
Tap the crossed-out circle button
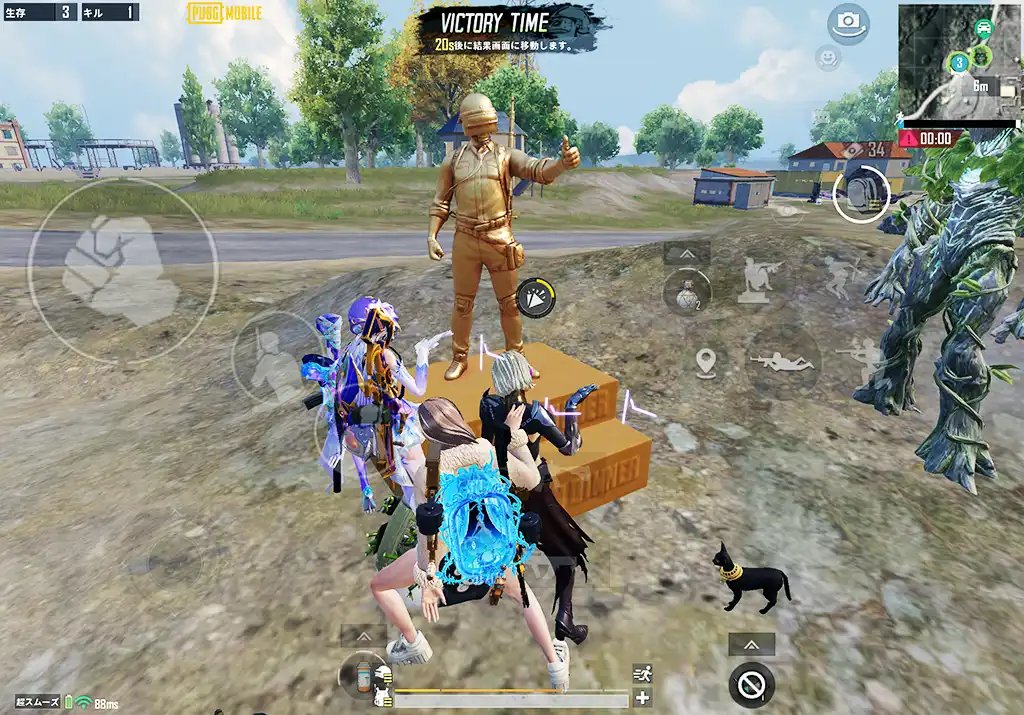pyautogui.click(x=751, y=685)
